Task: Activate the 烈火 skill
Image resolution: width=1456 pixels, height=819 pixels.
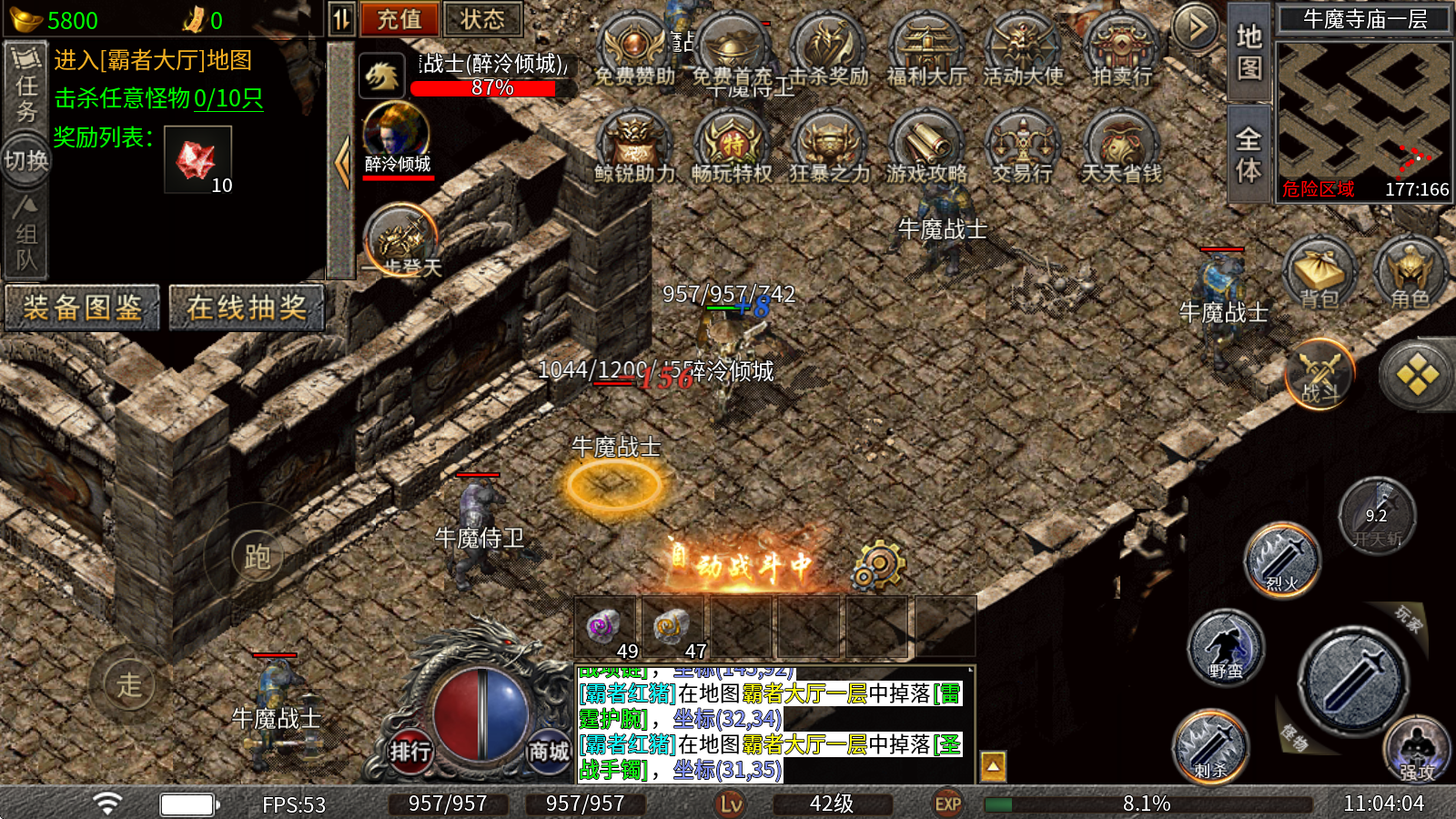Action: (x=1282, y=560)
